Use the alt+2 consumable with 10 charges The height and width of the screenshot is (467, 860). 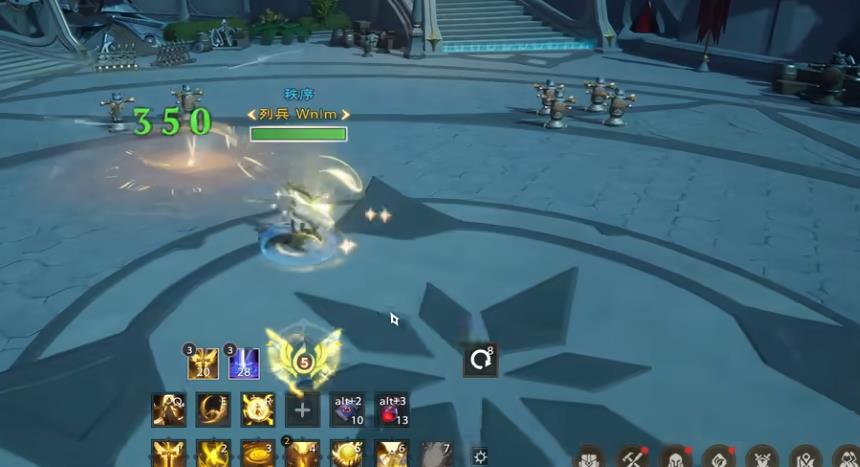(x=347, y=409)
